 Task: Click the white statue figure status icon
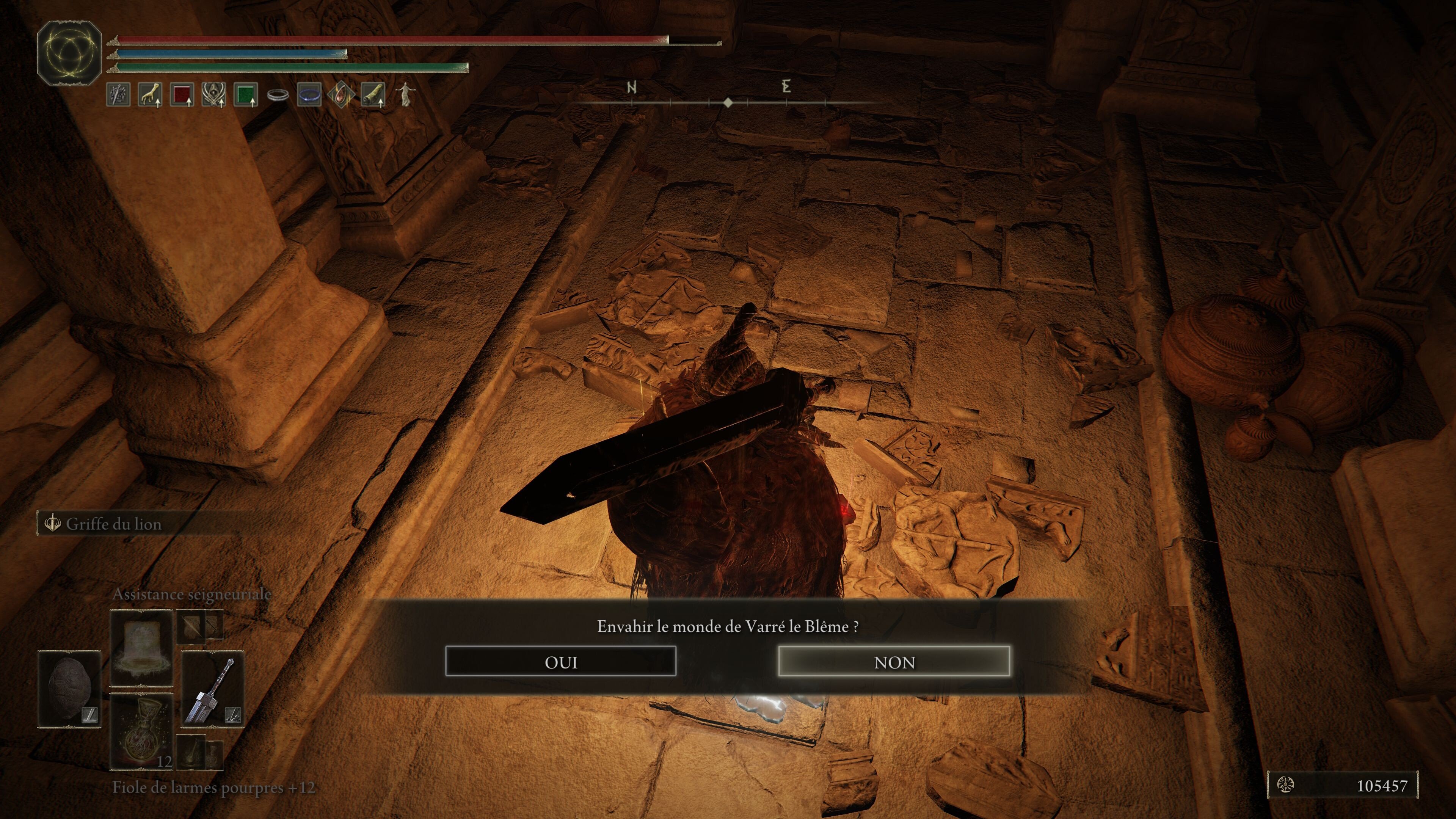coord(404,94)
